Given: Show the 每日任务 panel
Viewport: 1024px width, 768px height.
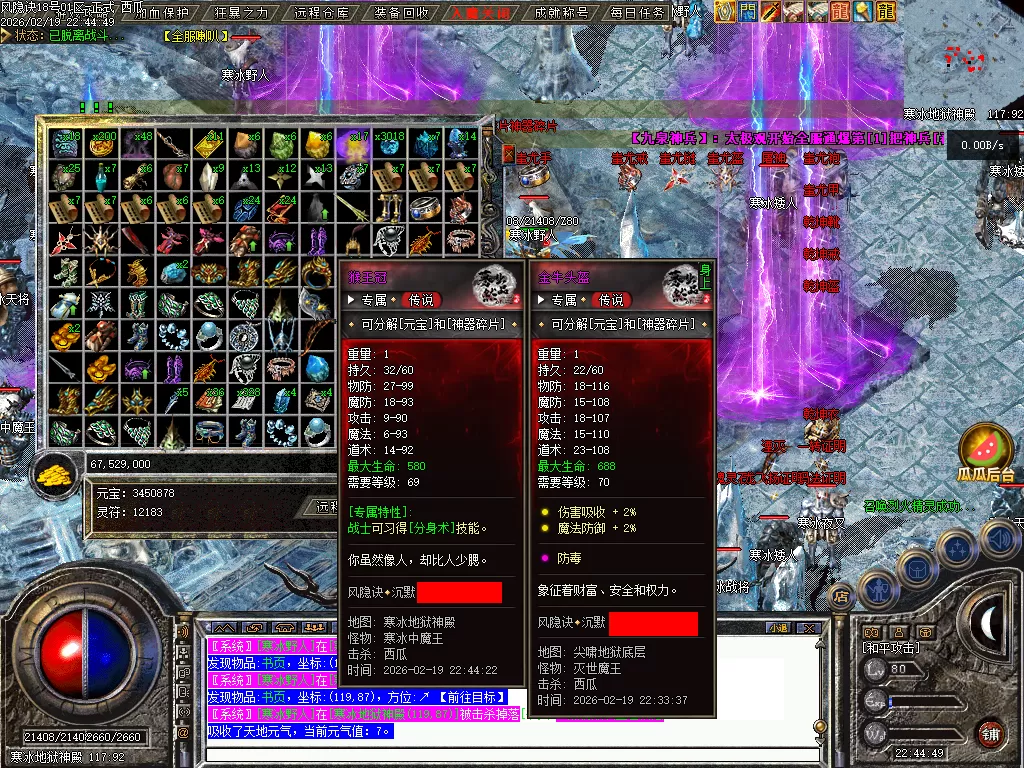Looking at the screenshot, I should pyautogui.click(x=637, y=13).
